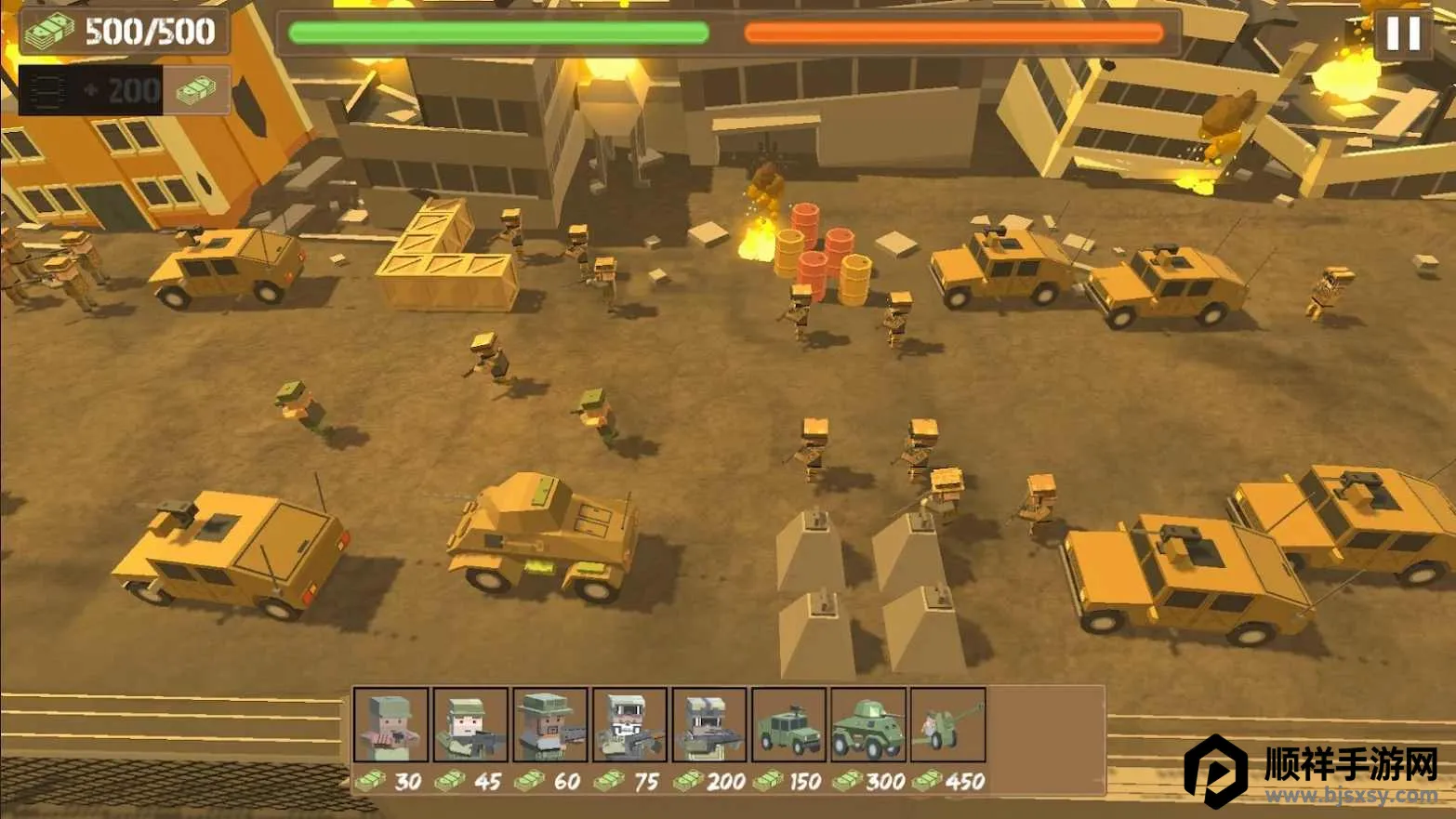Deploy the 45-cost rifleman
This screenshot has width=1456, height=819.
470,725
